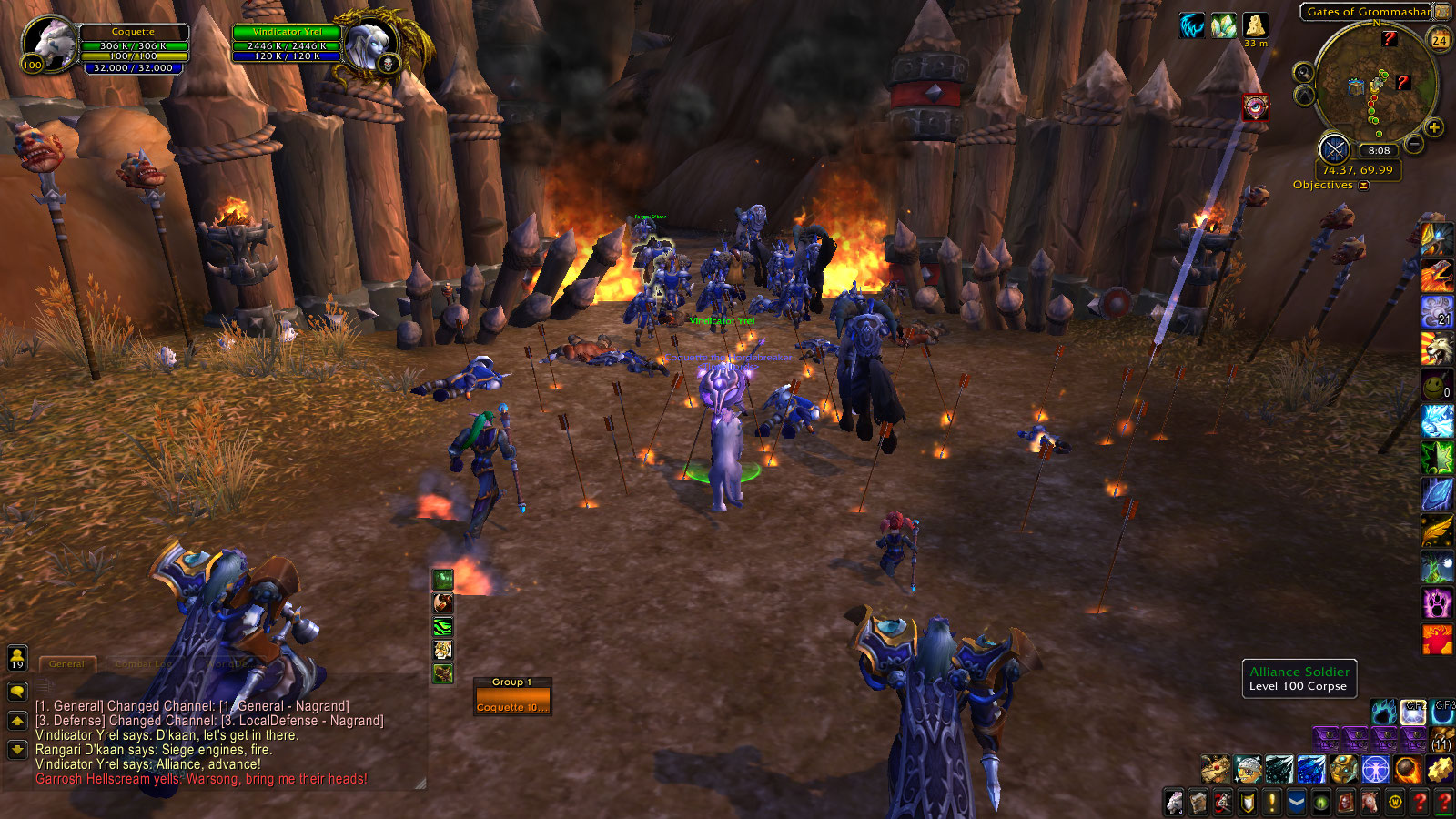
Task: Switch to the General chat tab
Action: click(66, 664)
